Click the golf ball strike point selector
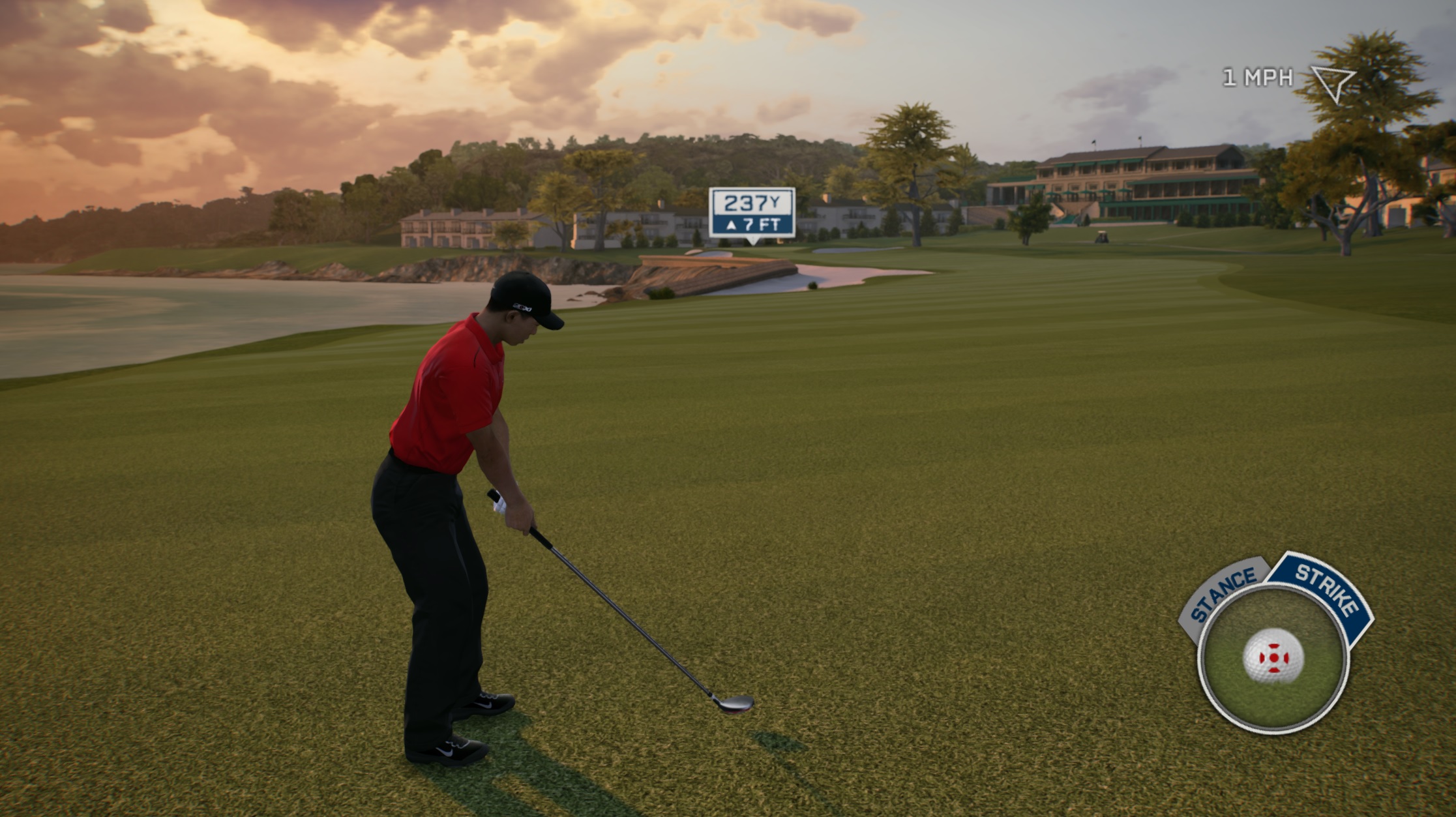The width and height of the screenshot is (1456, 817). (1273, 657)
